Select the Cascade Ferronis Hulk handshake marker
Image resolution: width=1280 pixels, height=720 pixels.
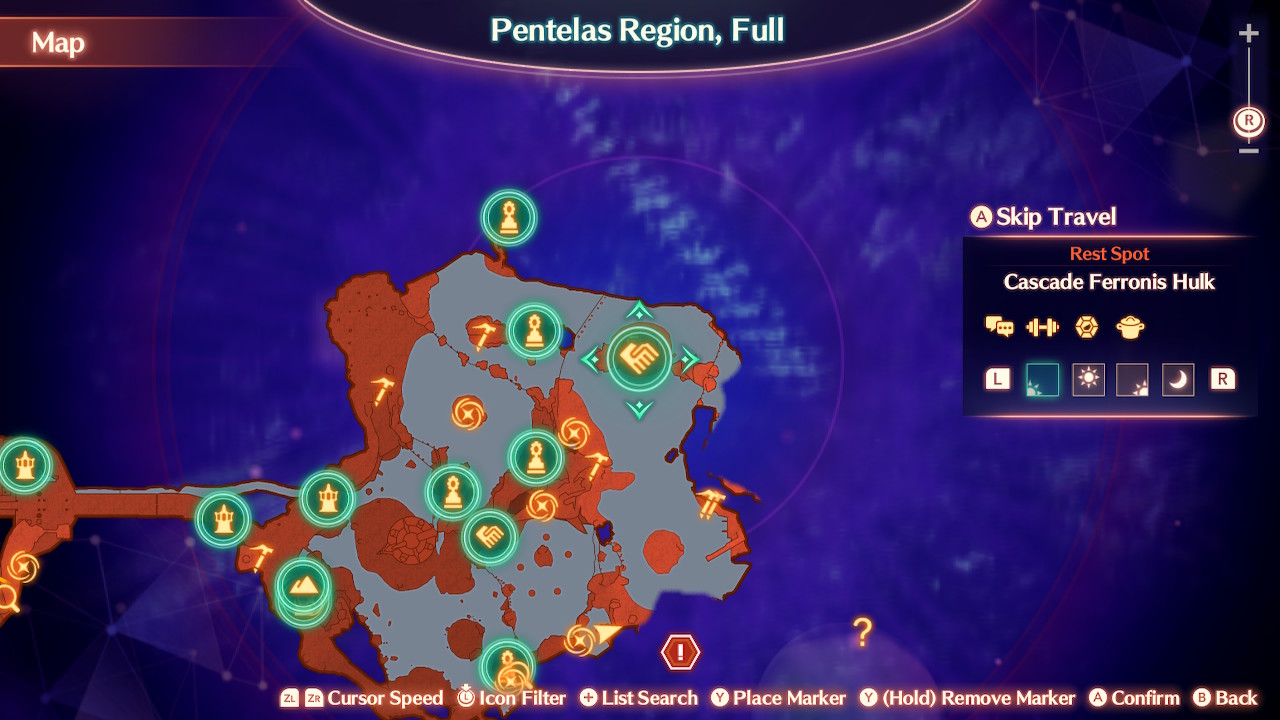(641, 357)
